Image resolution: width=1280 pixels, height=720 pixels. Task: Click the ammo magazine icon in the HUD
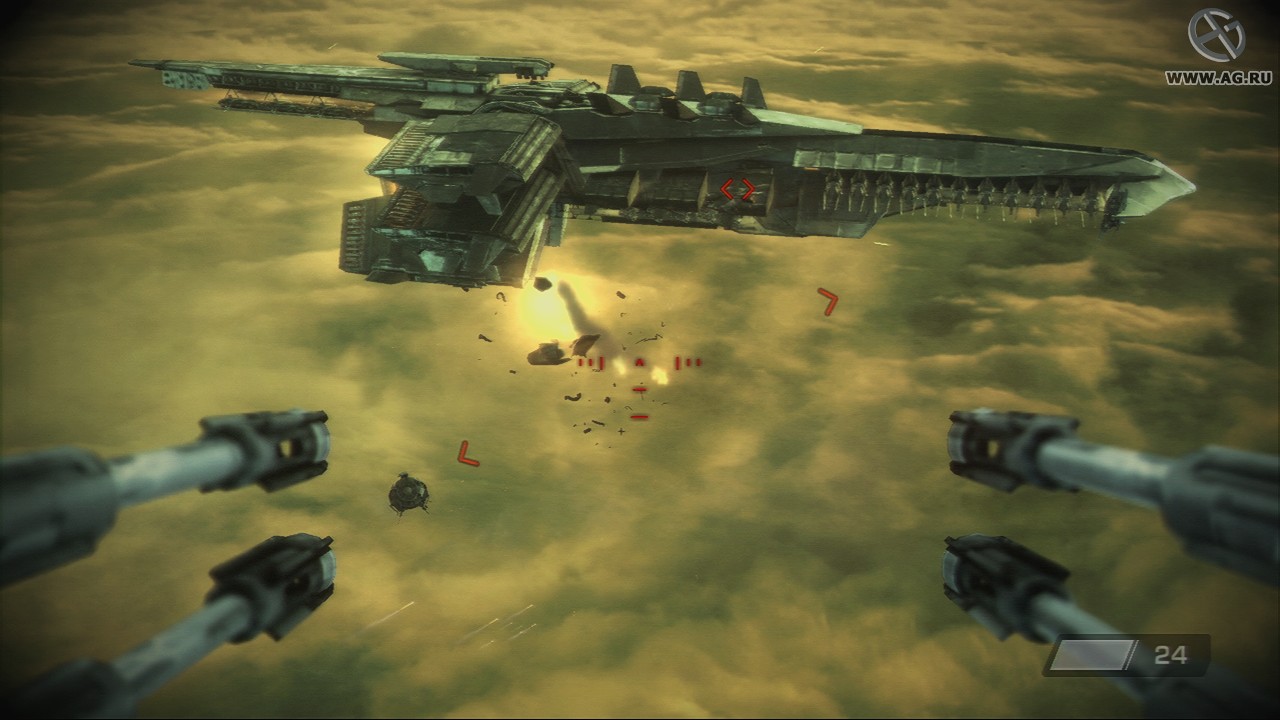pyautogui.click(x=1092, y=656)
